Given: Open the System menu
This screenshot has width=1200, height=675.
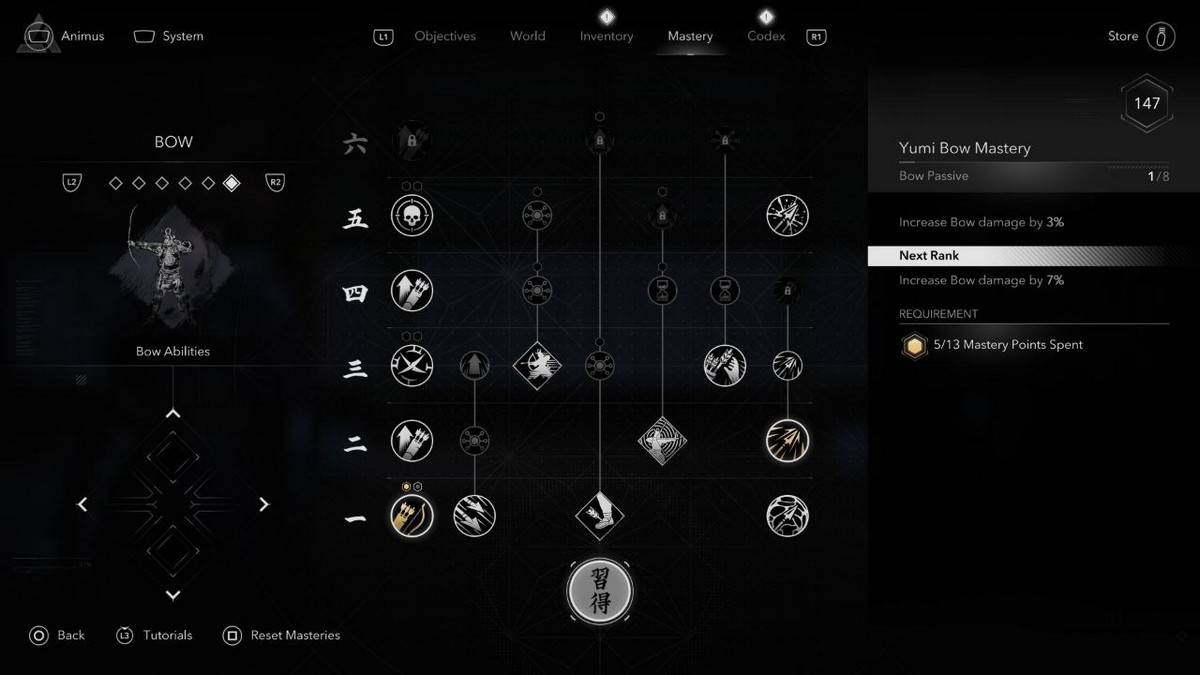Looking at the screenshot, I should (x=182, y=36).
